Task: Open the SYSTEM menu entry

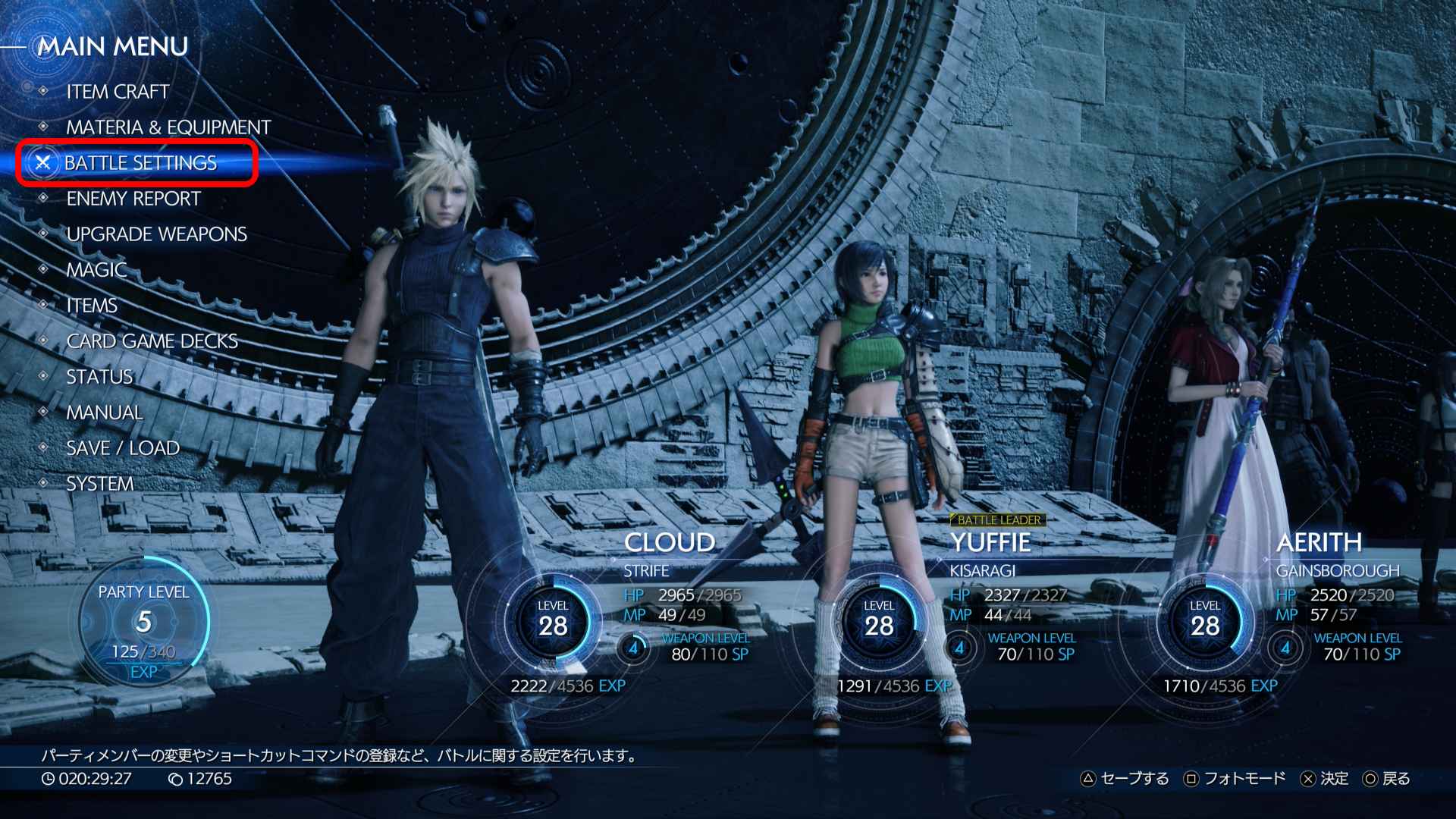Action: pos(100,483)
